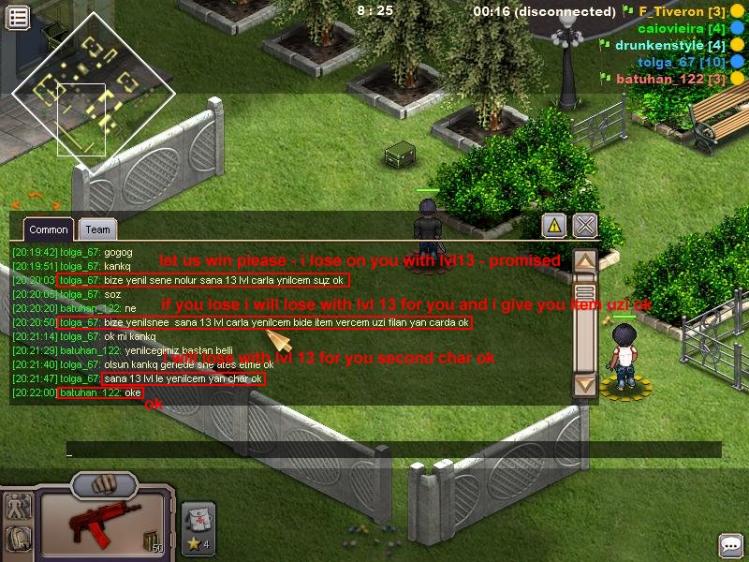Click the yellow warning triangle chat button
This screenshot has width=749, height=562.
(x=554, y=225)
